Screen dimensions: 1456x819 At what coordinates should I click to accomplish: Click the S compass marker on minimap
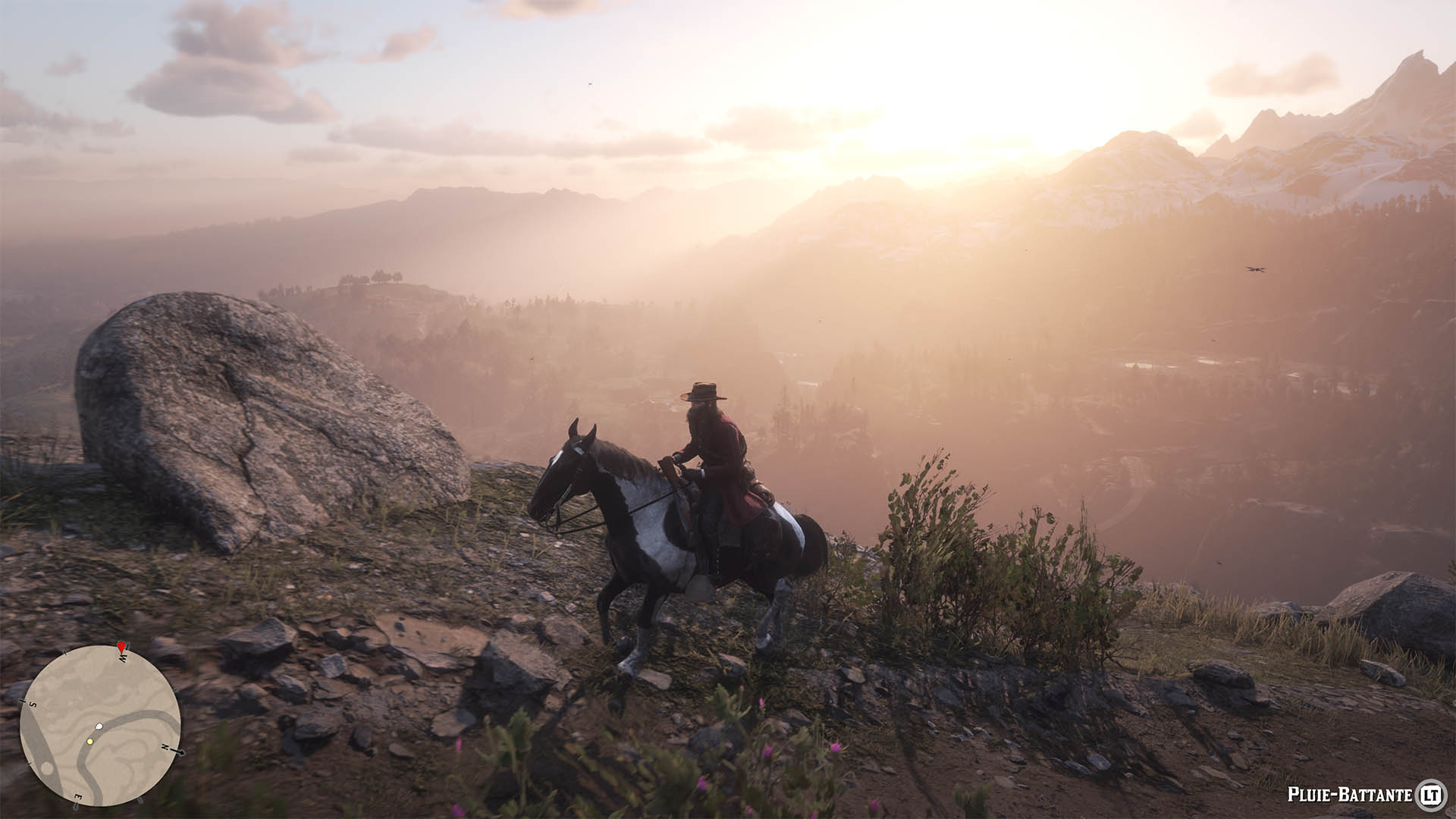[32, 704]
